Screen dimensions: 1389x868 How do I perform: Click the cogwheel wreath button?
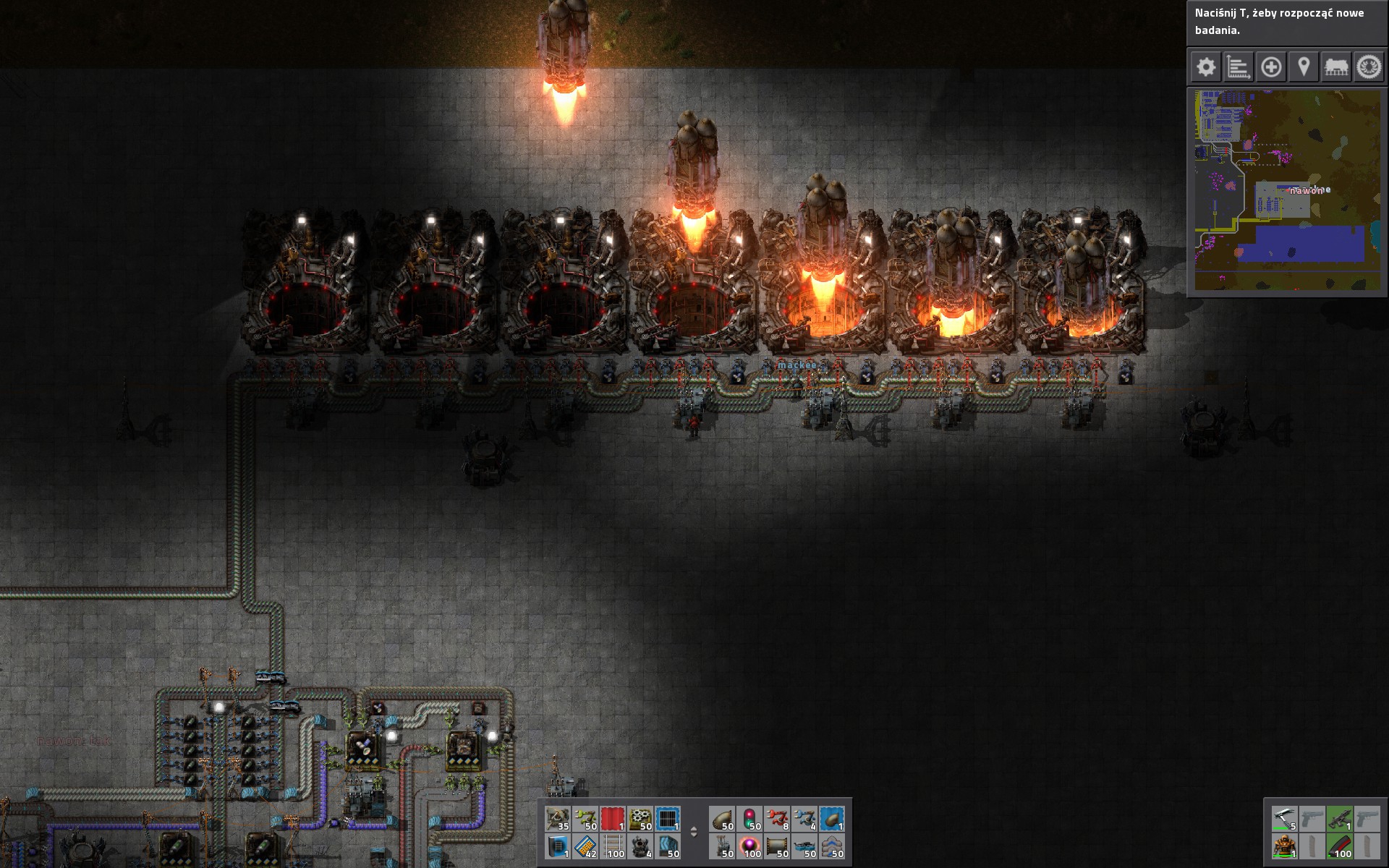coord(1369,68)
